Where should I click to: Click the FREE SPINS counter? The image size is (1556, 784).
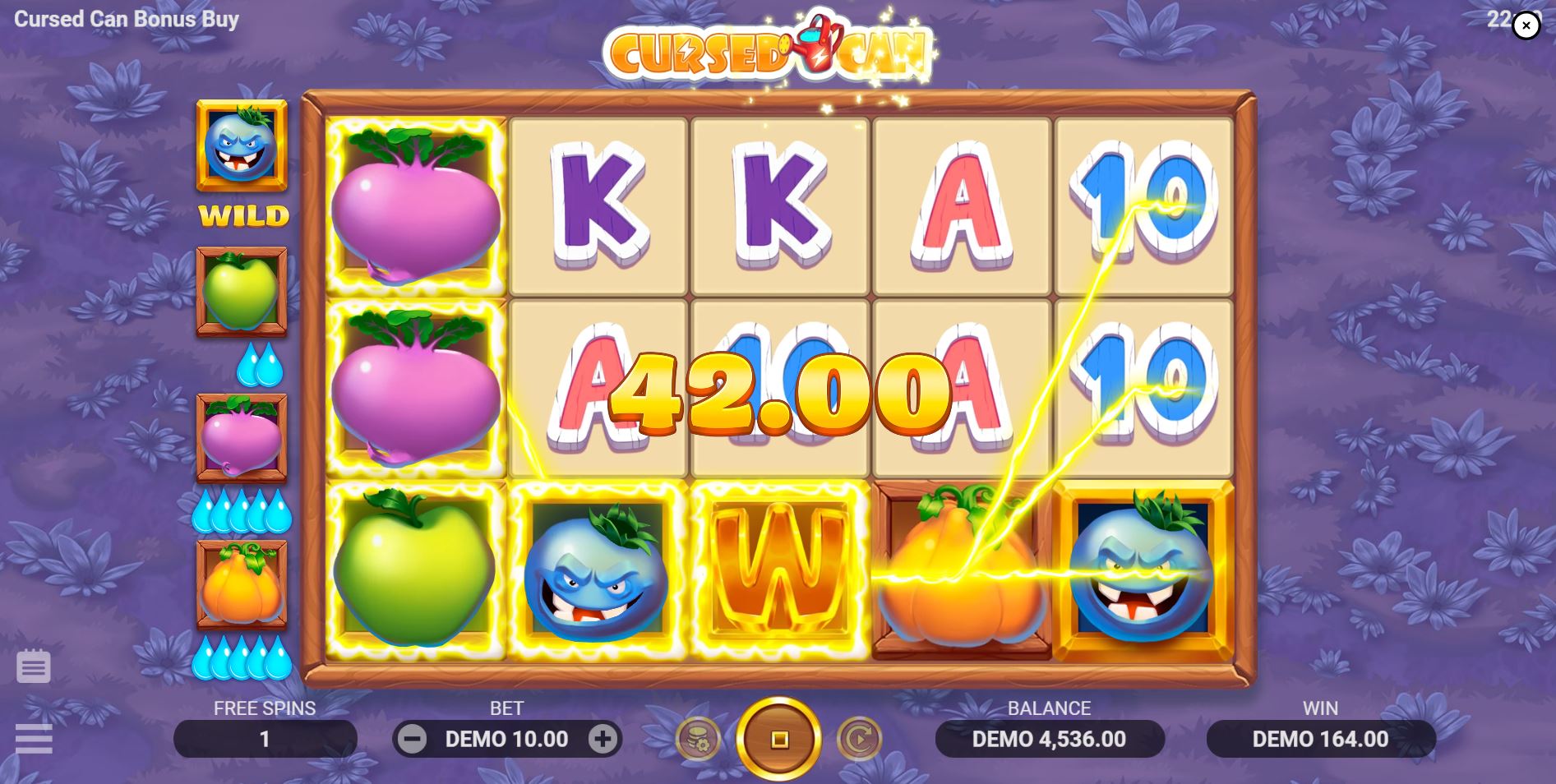point(265,738)
